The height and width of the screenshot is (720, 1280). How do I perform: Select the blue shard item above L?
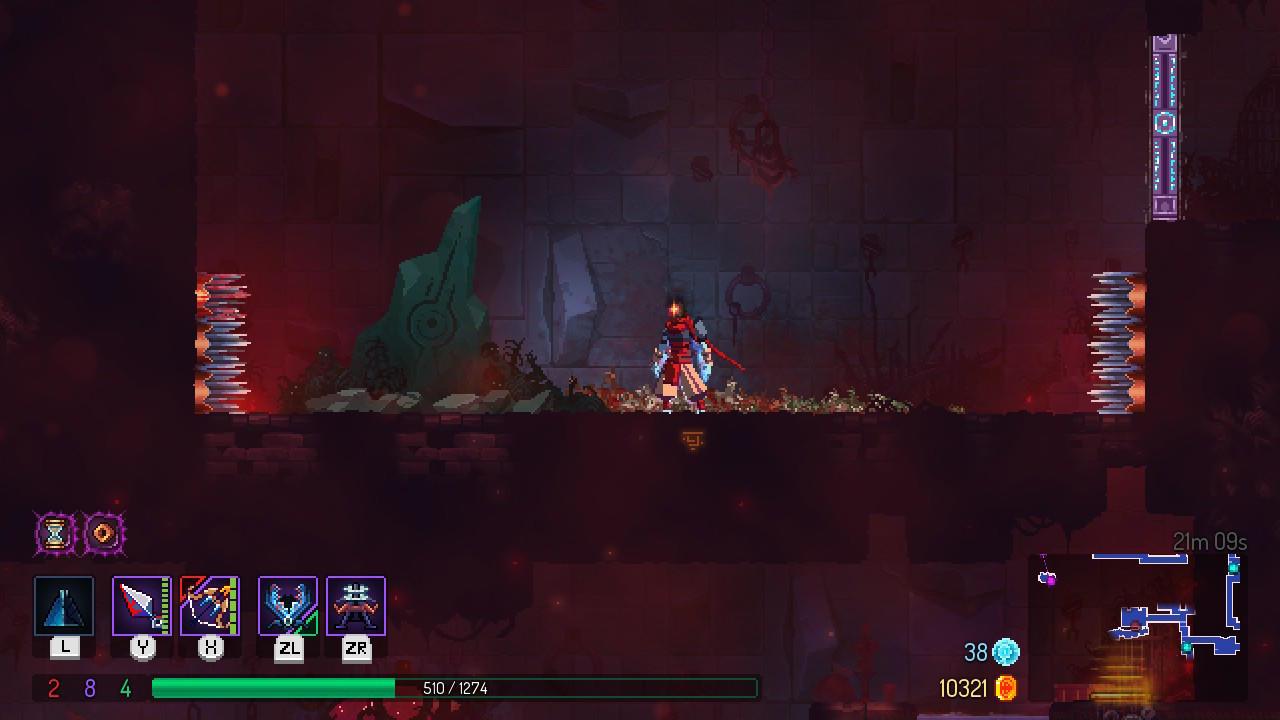(x=64, y=604)
